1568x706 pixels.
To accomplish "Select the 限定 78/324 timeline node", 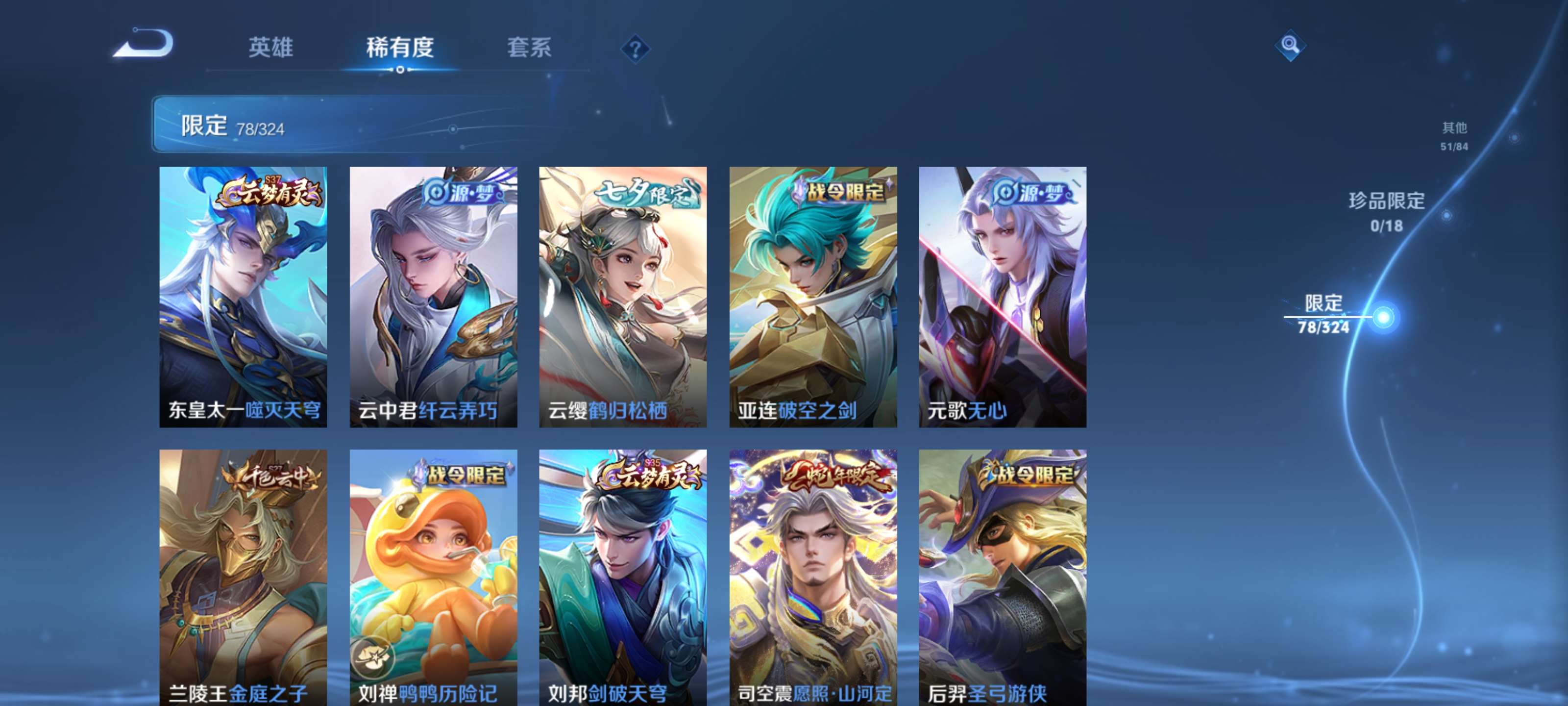I will 1383,317.
